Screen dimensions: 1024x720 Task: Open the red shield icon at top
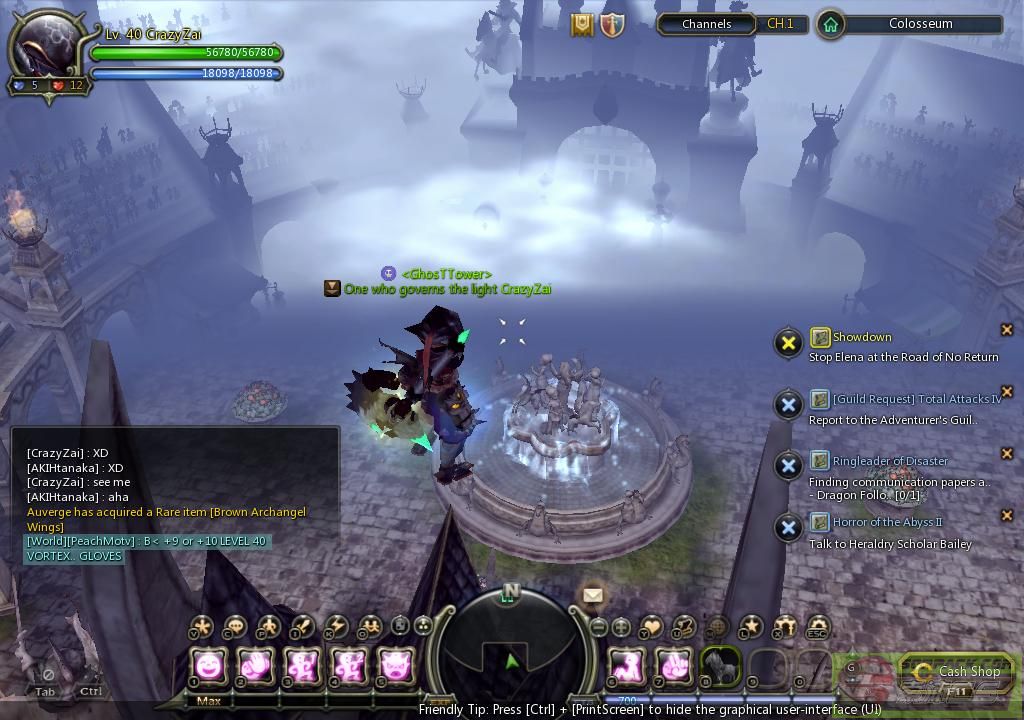pyautogui.click(x=612, y=25)
